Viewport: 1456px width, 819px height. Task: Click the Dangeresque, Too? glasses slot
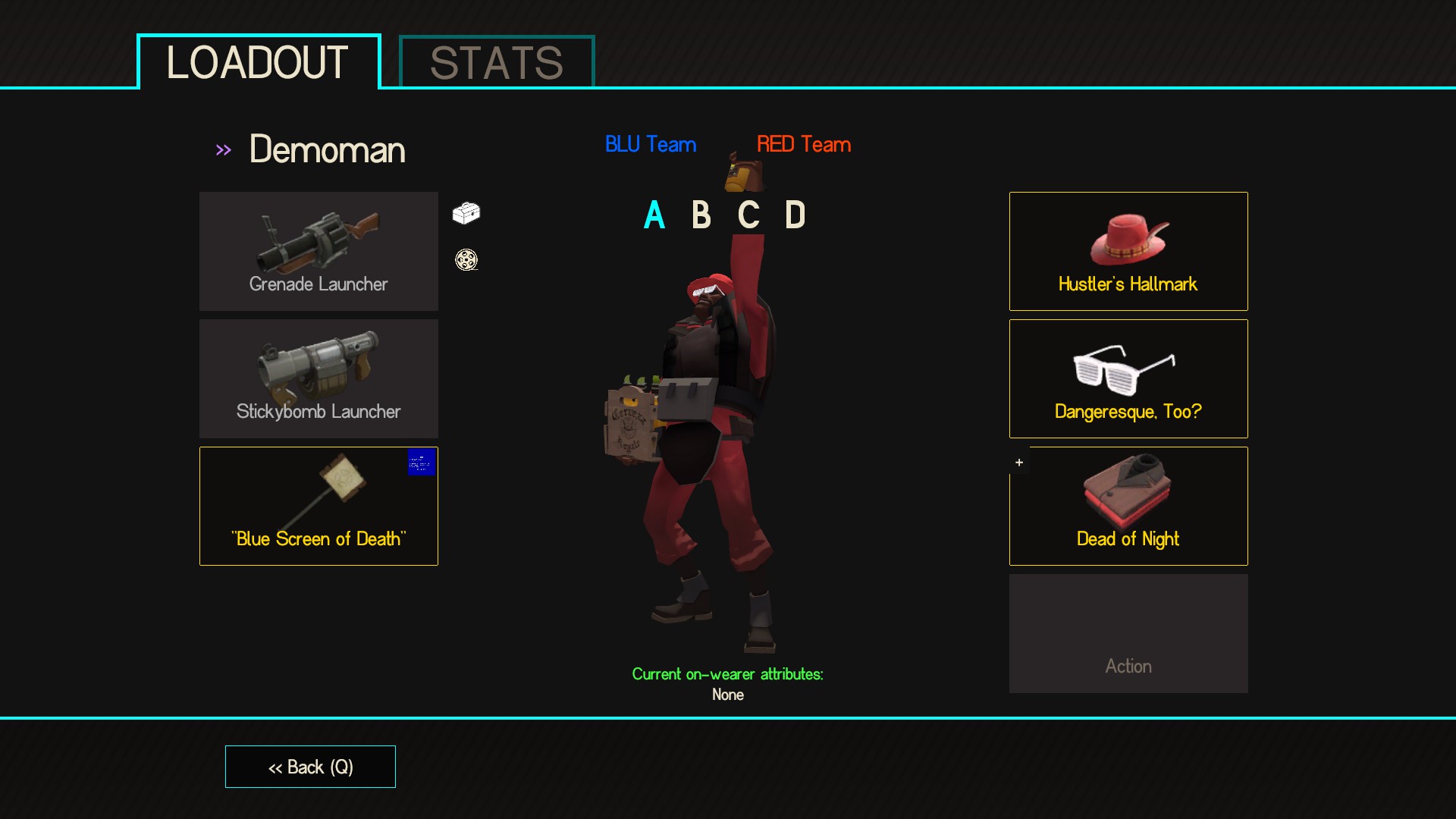coord(1128,378)
